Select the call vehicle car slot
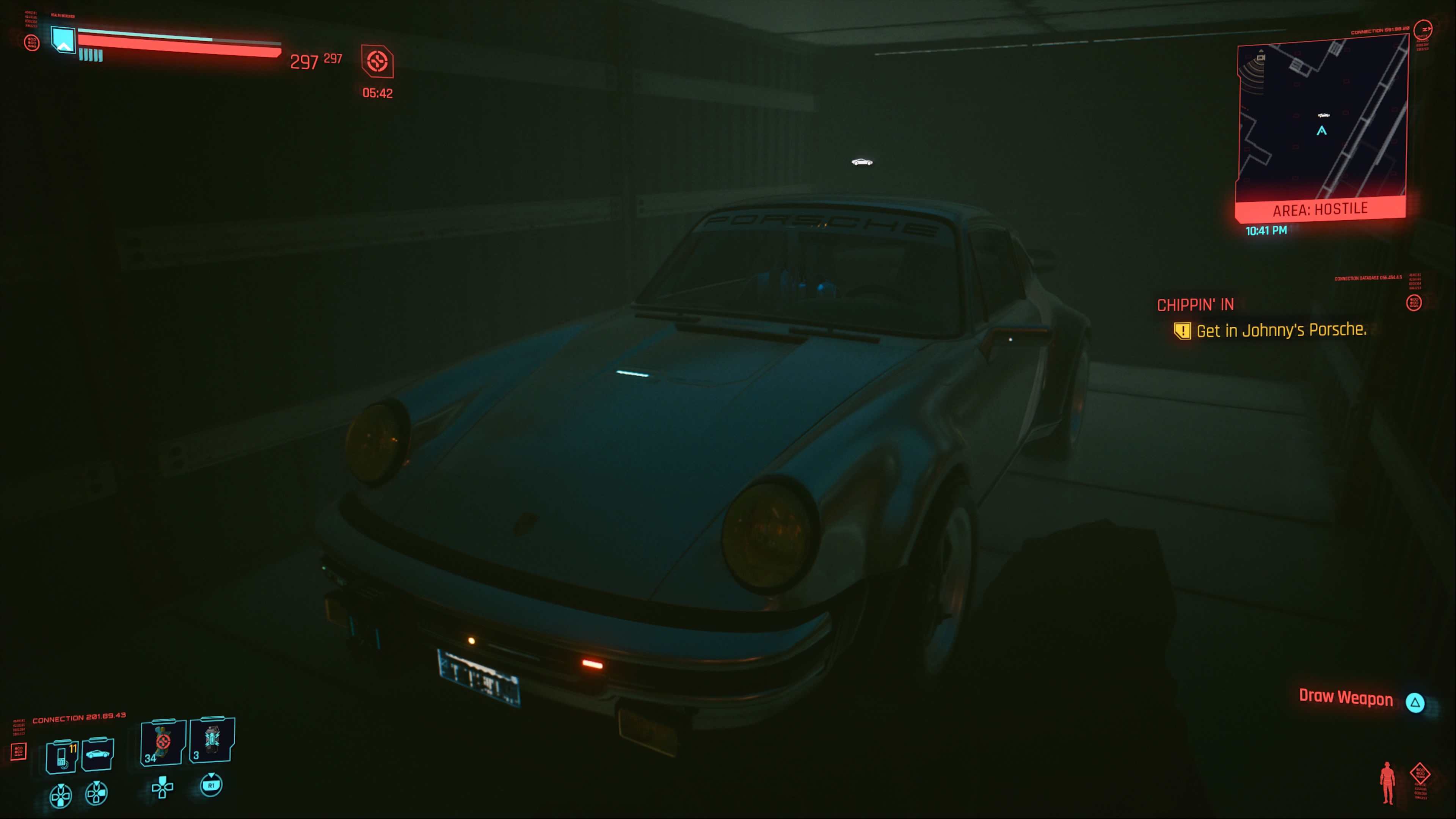This screenshot has width=1456, height=819. [x=98, y=754]
